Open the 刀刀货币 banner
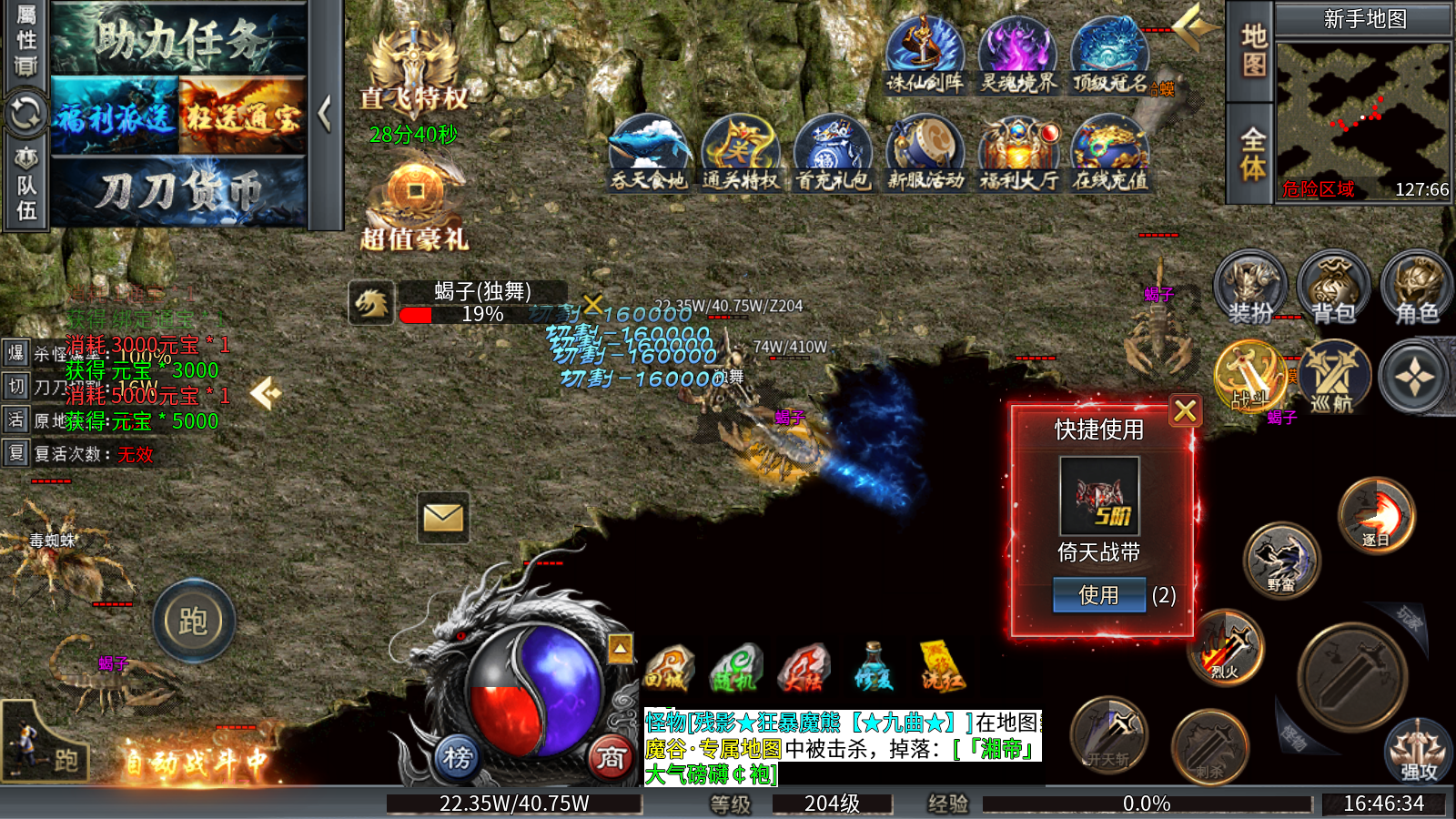1456x819 pixels. point(178,192)
